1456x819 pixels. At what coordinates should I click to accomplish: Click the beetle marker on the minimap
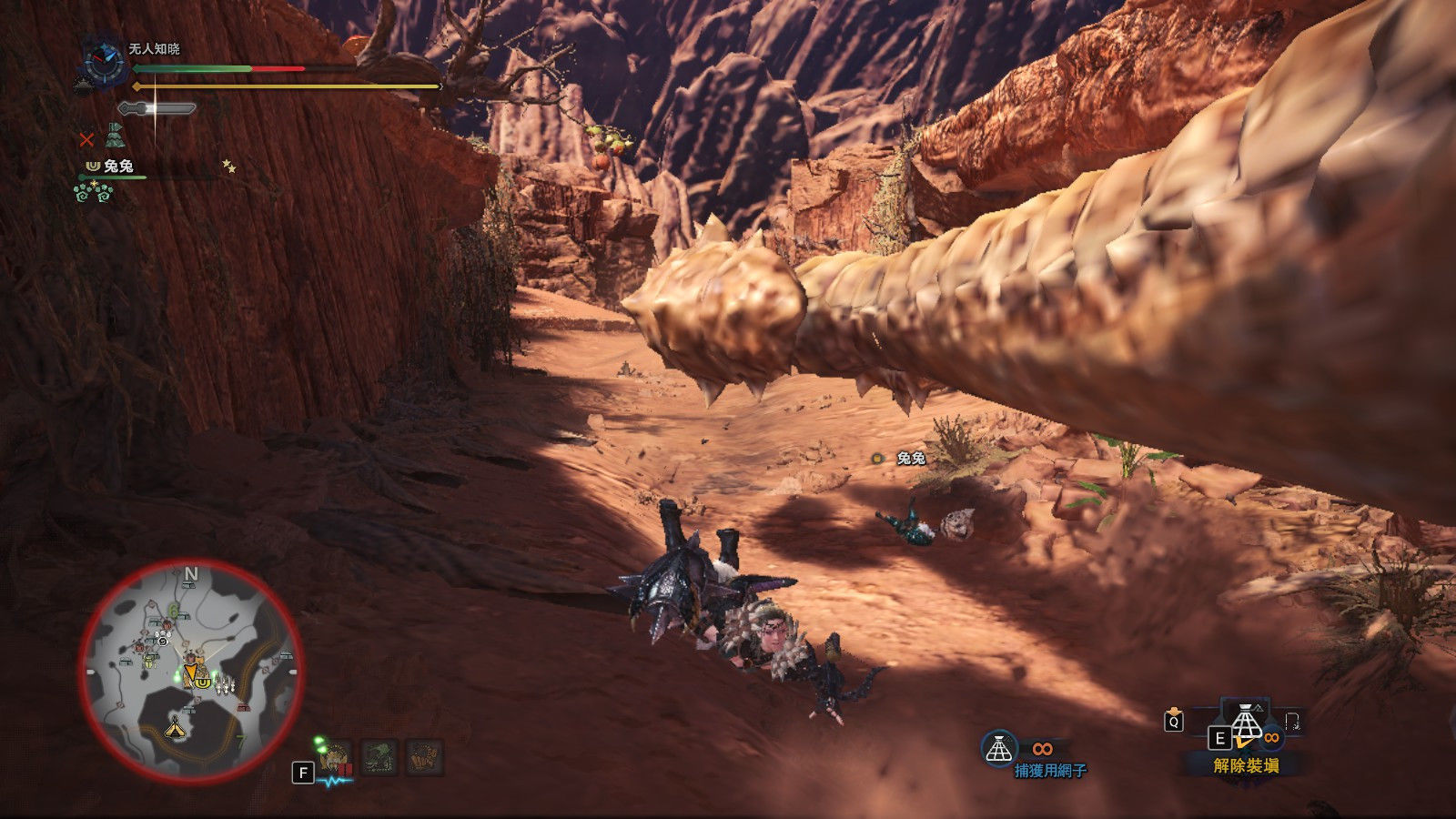[x=150, y=663]
